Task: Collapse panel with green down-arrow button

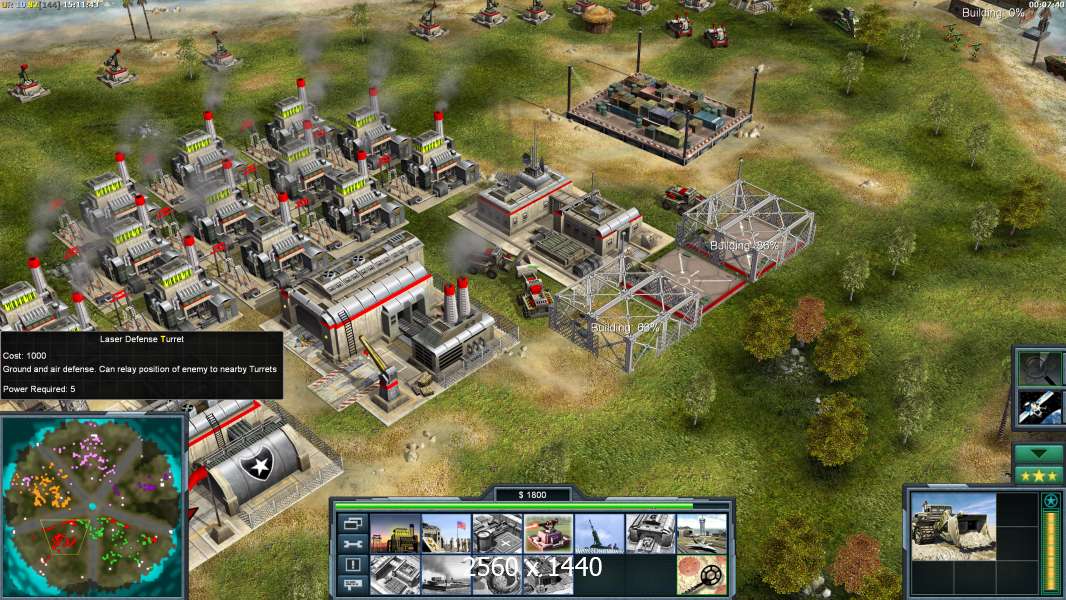Action: click(1038, 454)
